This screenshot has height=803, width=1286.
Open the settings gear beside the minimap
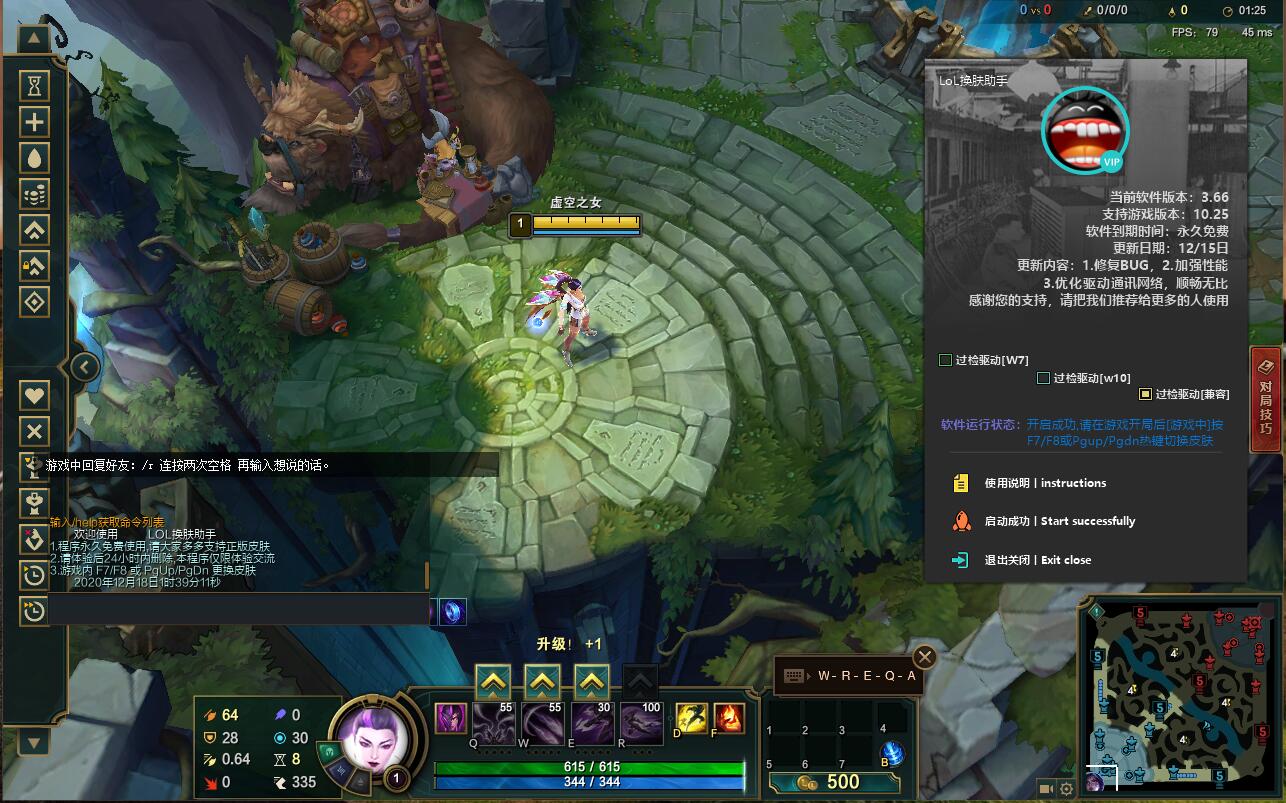pos(1066,789)
